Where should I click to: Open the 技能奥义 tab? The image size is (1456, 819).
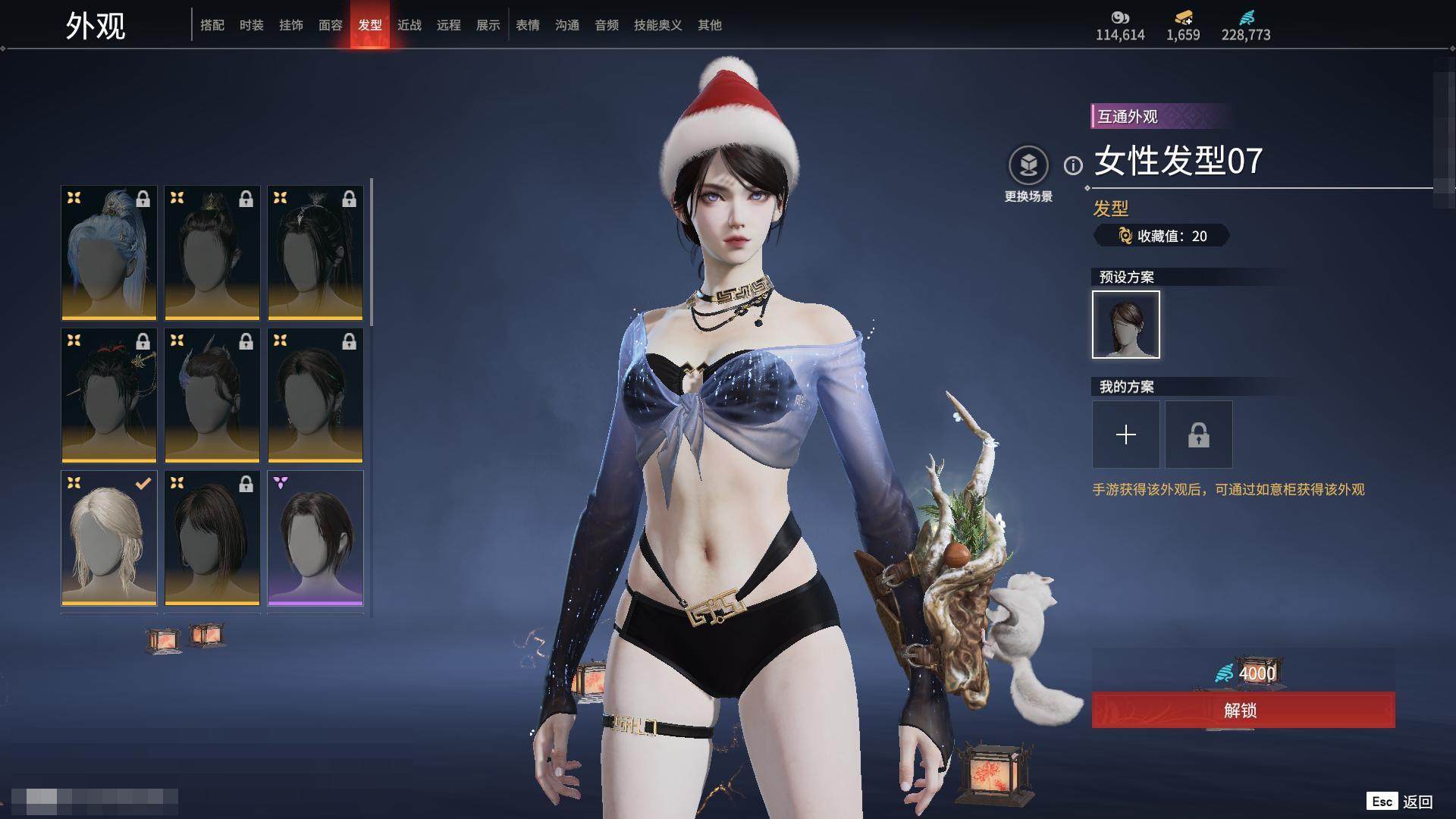pyautogui.click(x=658, y=25)
